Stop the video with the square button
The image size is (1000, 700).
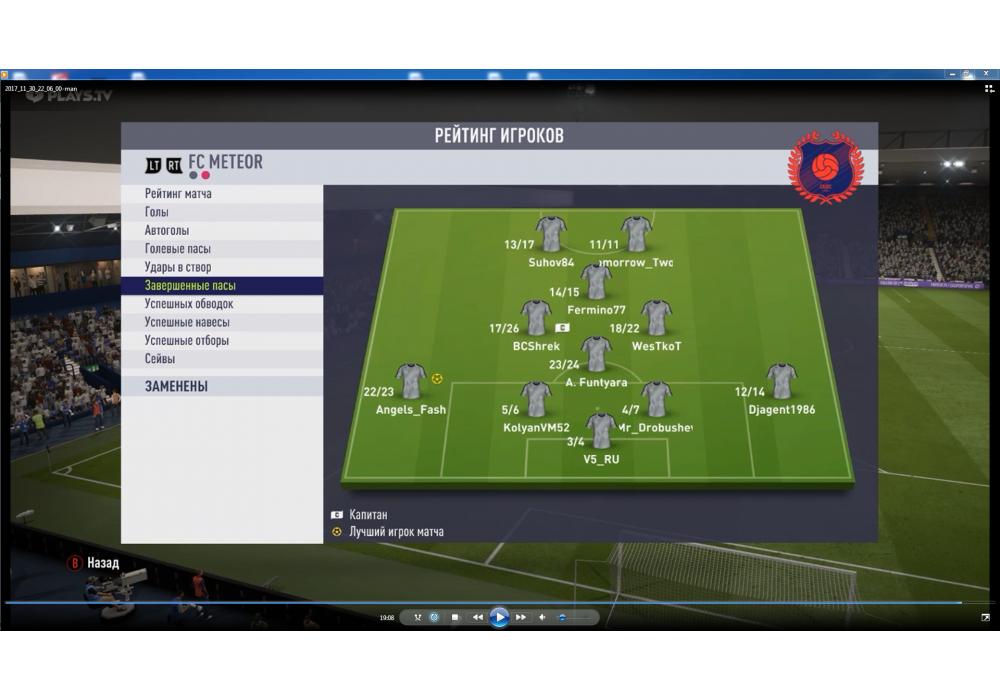pyautogui.click(x=455, y=617)
